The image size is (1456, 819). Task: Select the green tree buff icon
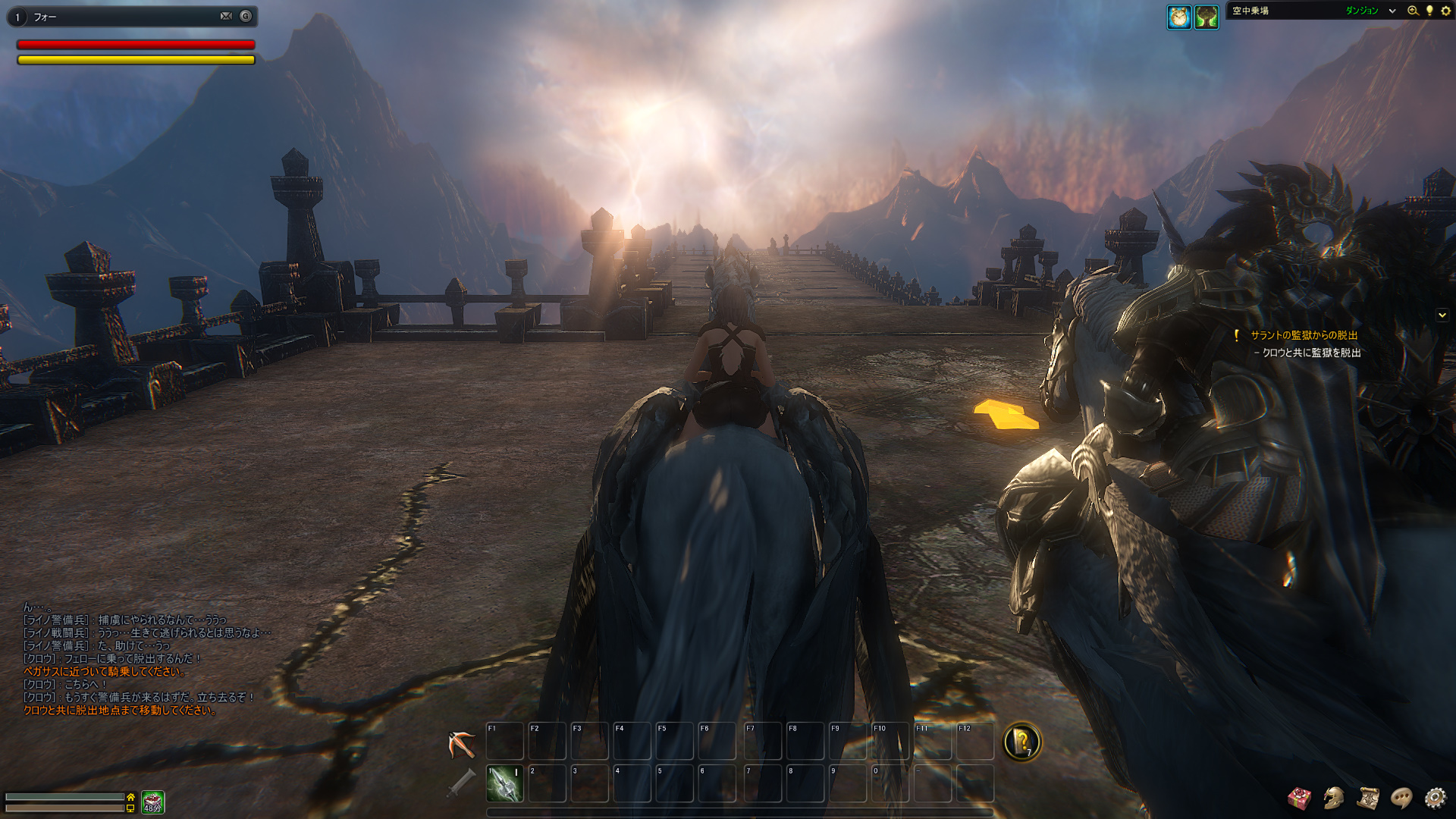tap(1207, 17)
